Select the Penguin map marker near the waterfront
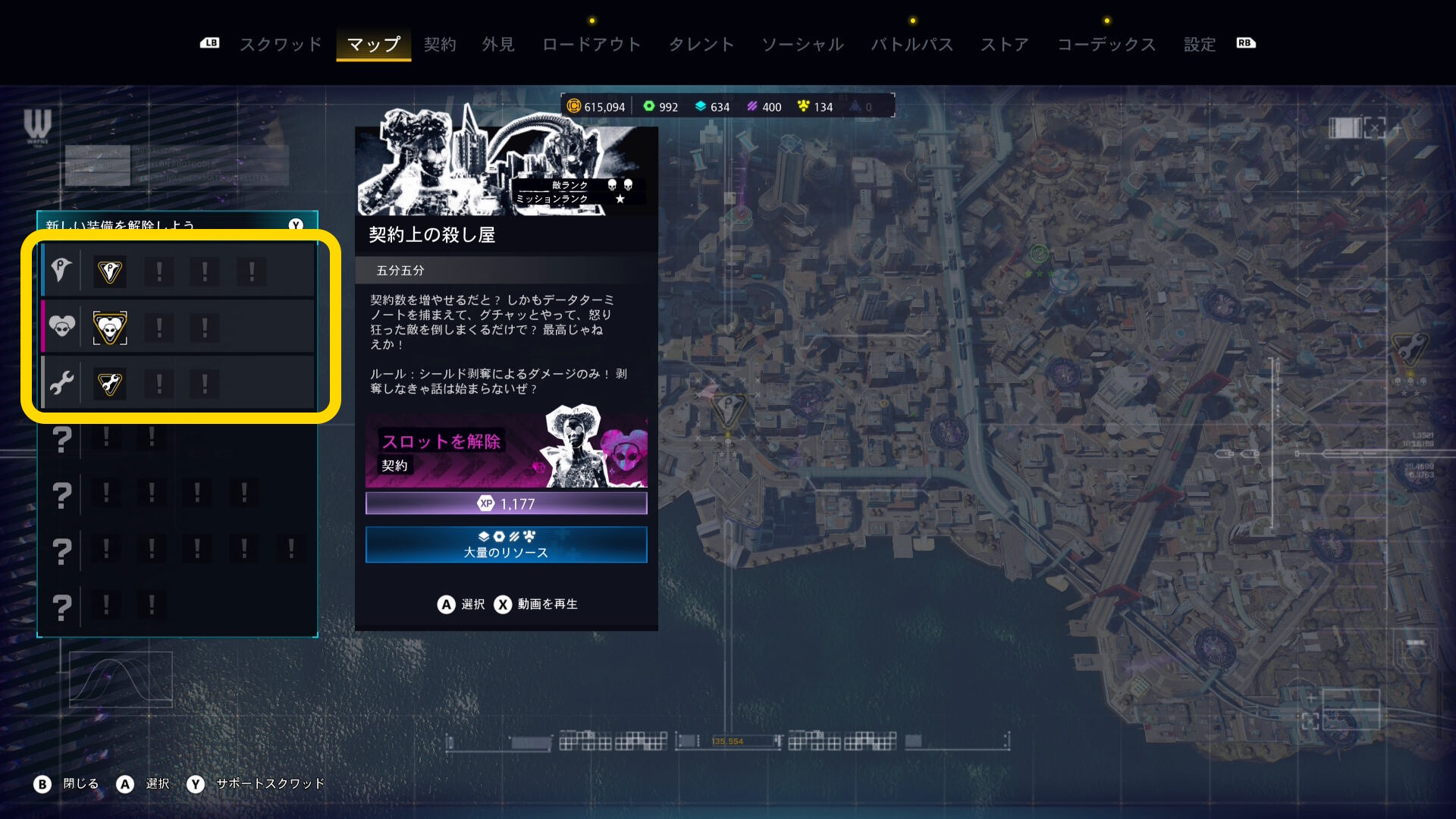The width and height of the screenshot is (1456, 819). tap(728, 408)
